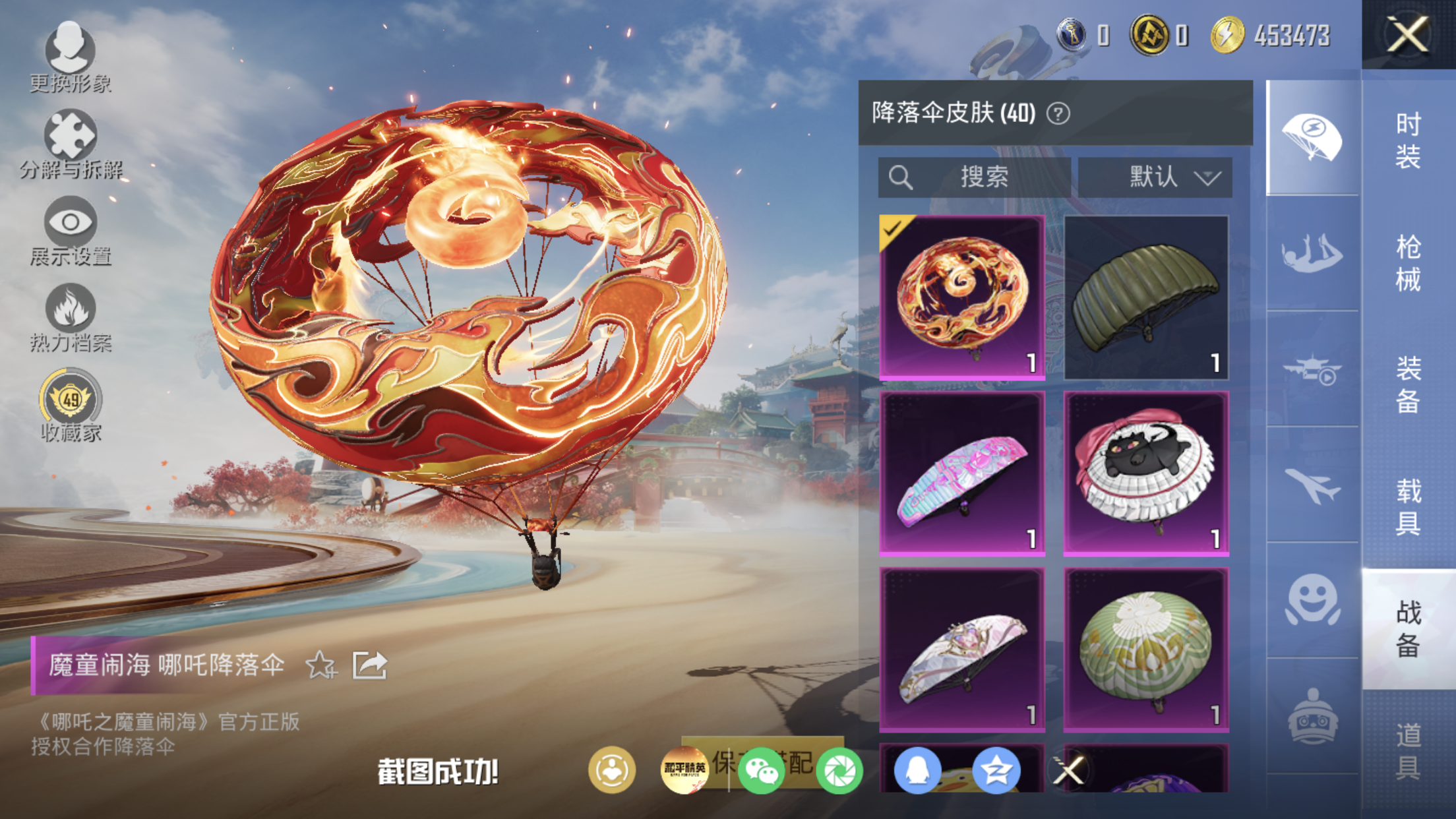
Task: Select the Nezha fire parachute skin
Action: pos(962,297)
